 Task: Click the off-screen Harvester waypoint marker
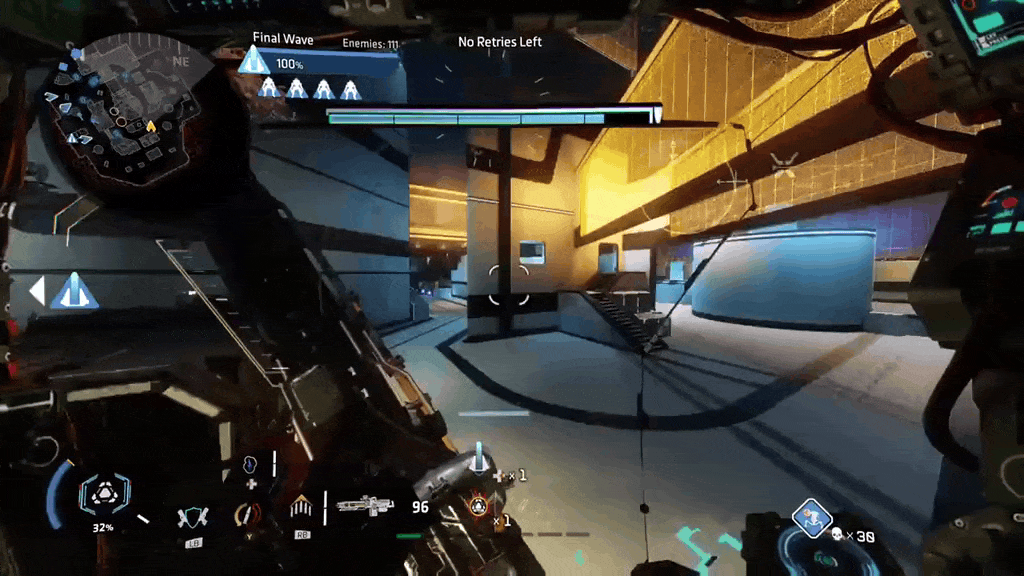(x=75, y=291)
